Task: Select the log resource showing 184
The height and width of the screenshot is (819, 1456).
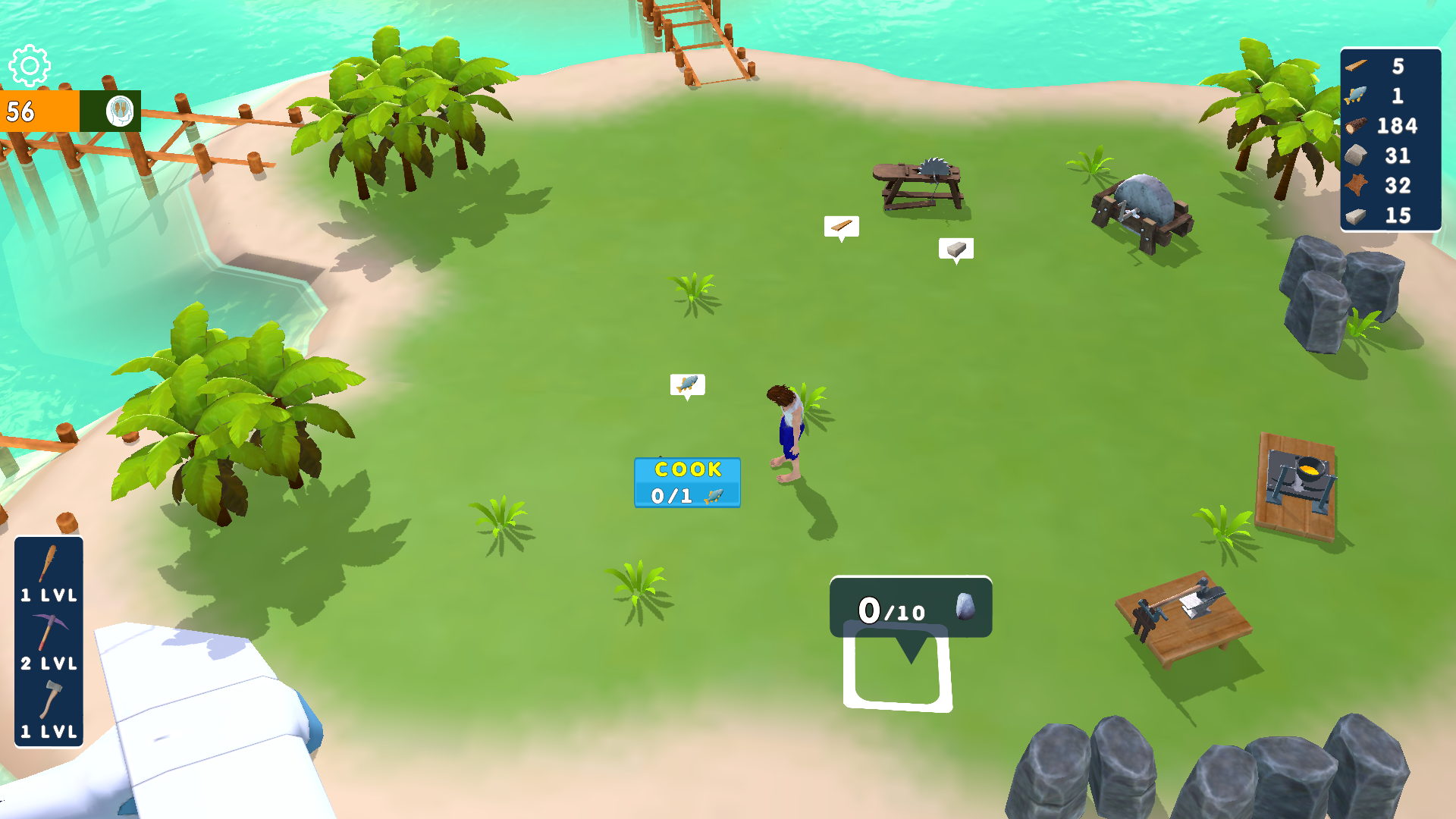Action: click(x=1357, y=126)
